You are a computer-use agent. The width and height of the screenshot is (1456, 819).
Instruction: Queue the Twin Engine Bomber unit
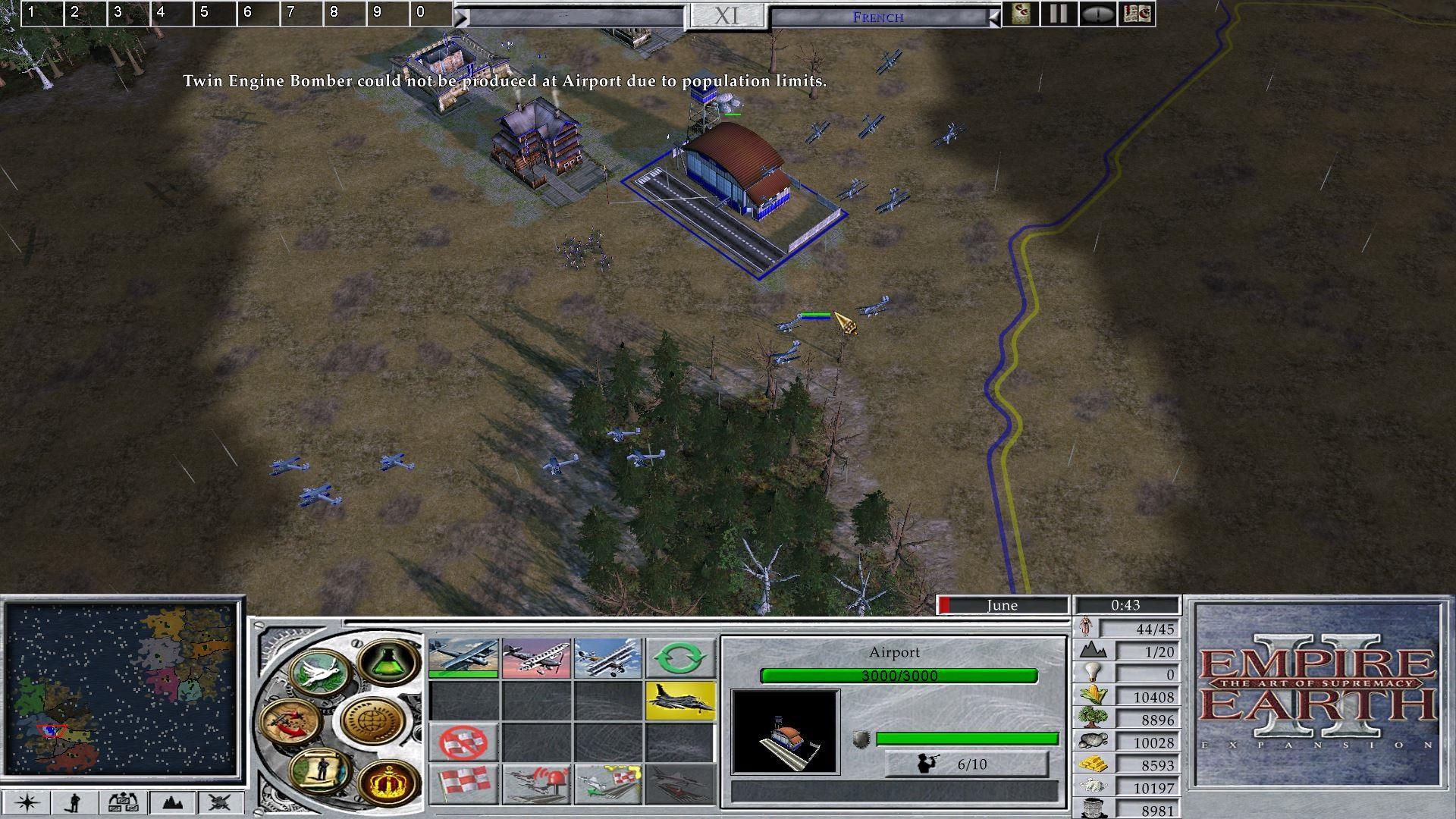tap(463, 657)
